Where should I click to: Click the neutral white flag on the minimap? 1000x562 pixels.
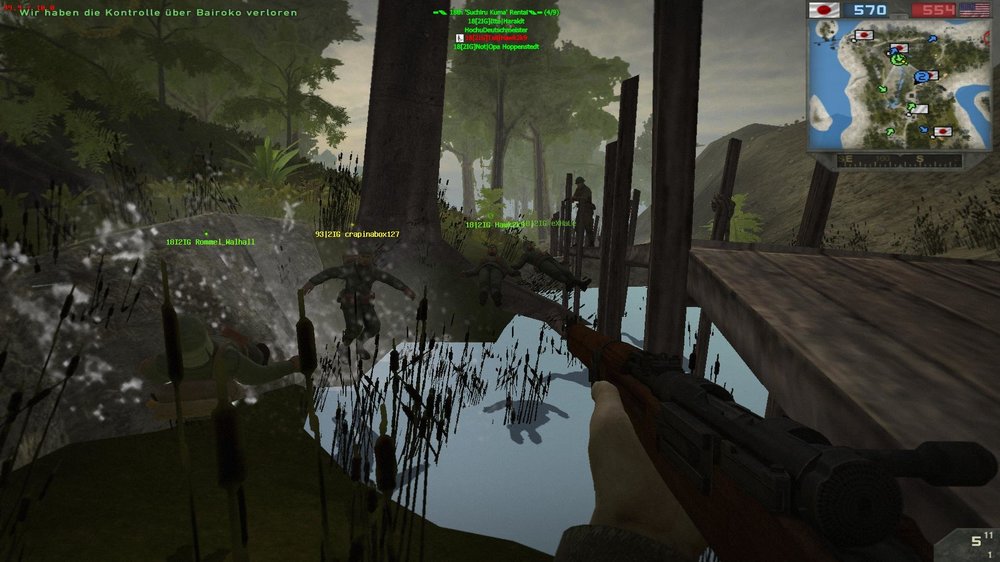pos(919,109)
